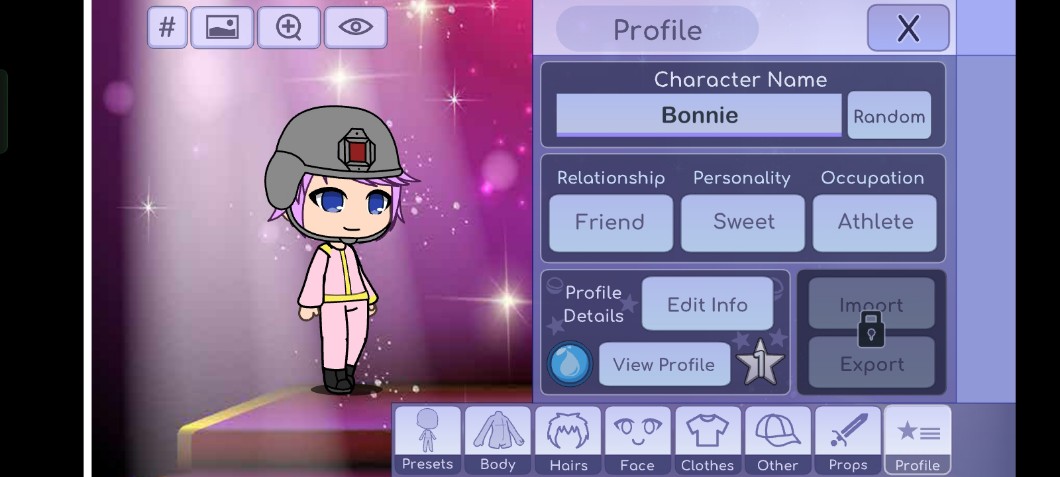Image resolution: width=1060 pixels, height=477 pixels.
Task: Switch to the Body tab
Action: click(x=497, y=440)
